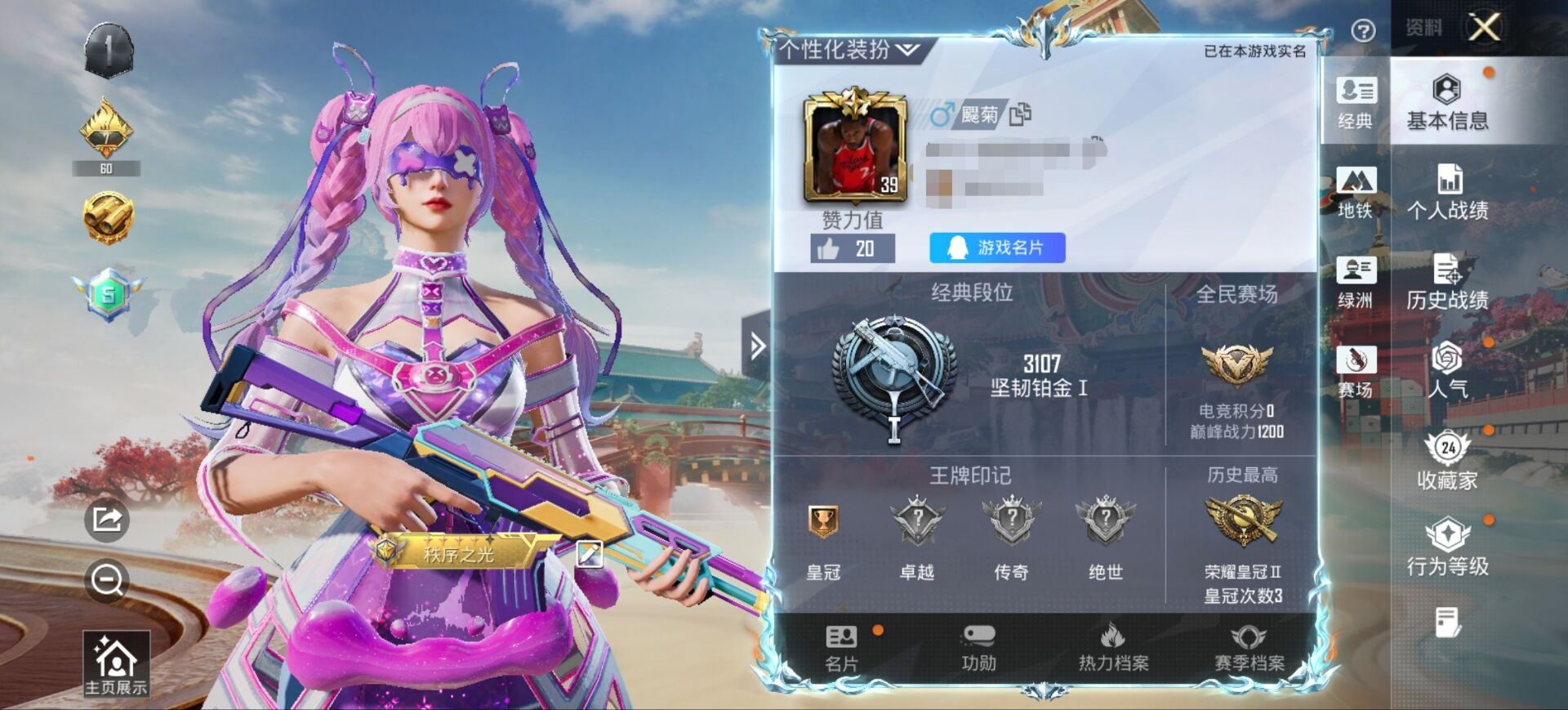The width and height of the screenshot is (1568, 710).
Task: Open the 游戏名片 button
Action: click(x=997, y=248)
